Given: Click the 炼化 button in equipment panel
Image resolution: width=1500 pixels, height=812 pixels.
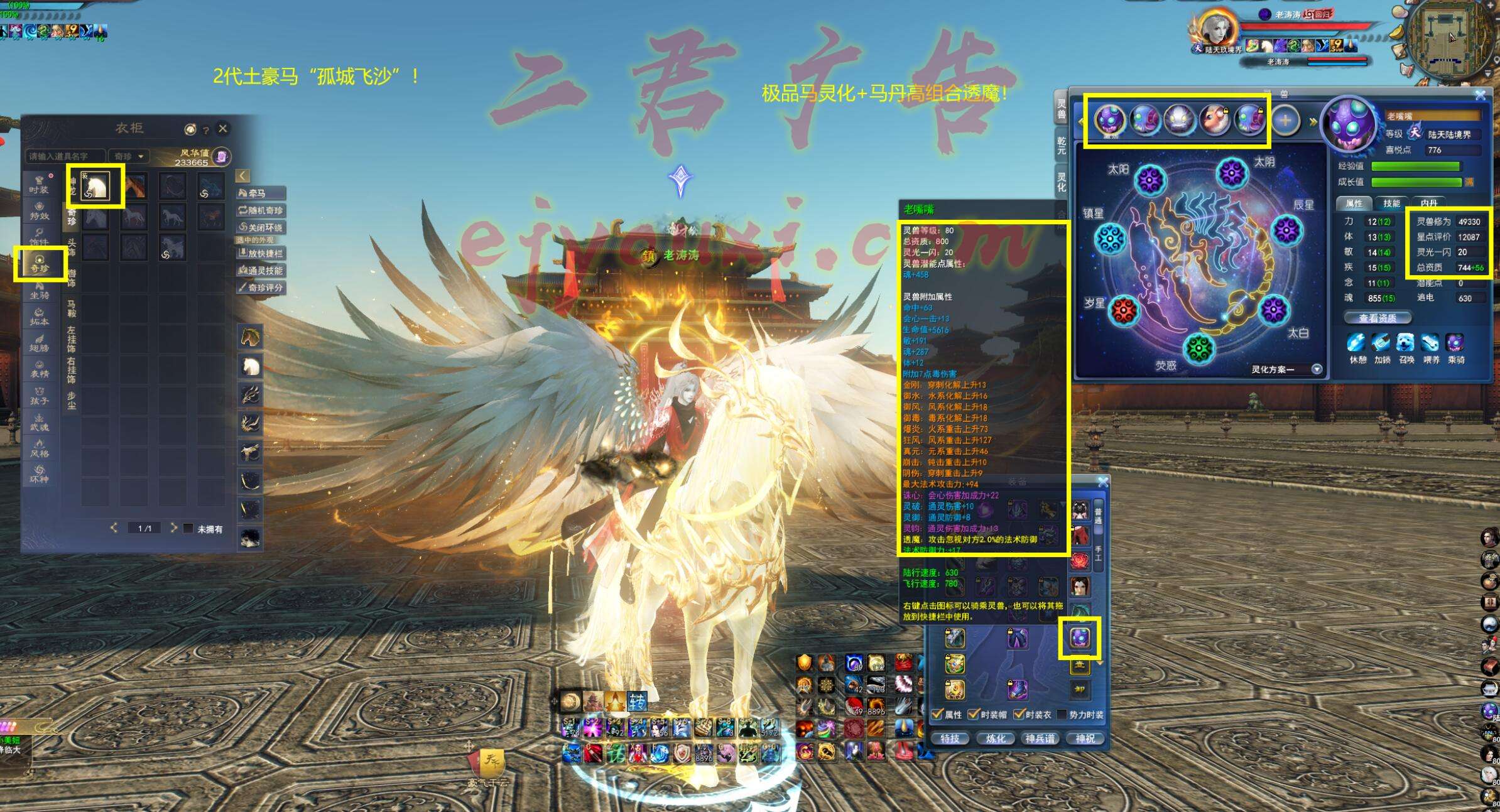Looking at the screenshot, I should click(996, 739).
